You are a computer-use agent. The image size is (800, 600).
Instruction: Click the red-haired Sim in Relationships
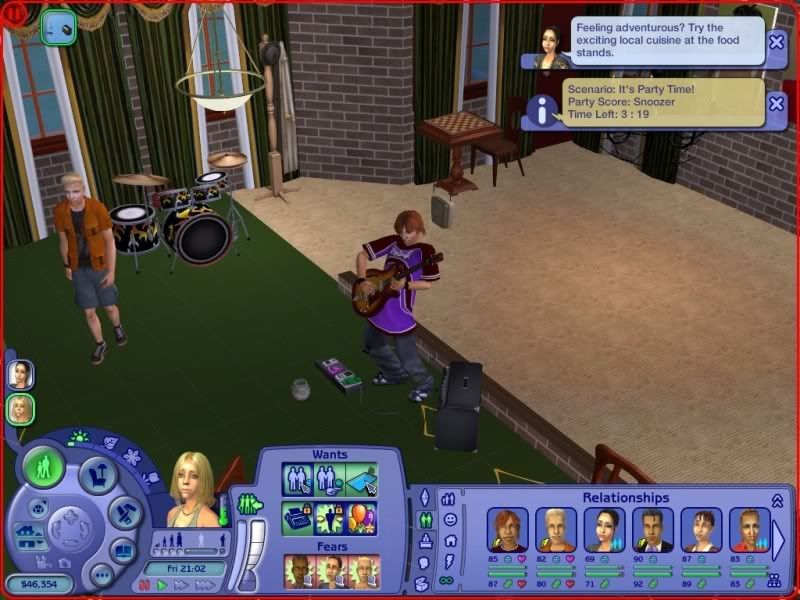(x=506, y=530)
